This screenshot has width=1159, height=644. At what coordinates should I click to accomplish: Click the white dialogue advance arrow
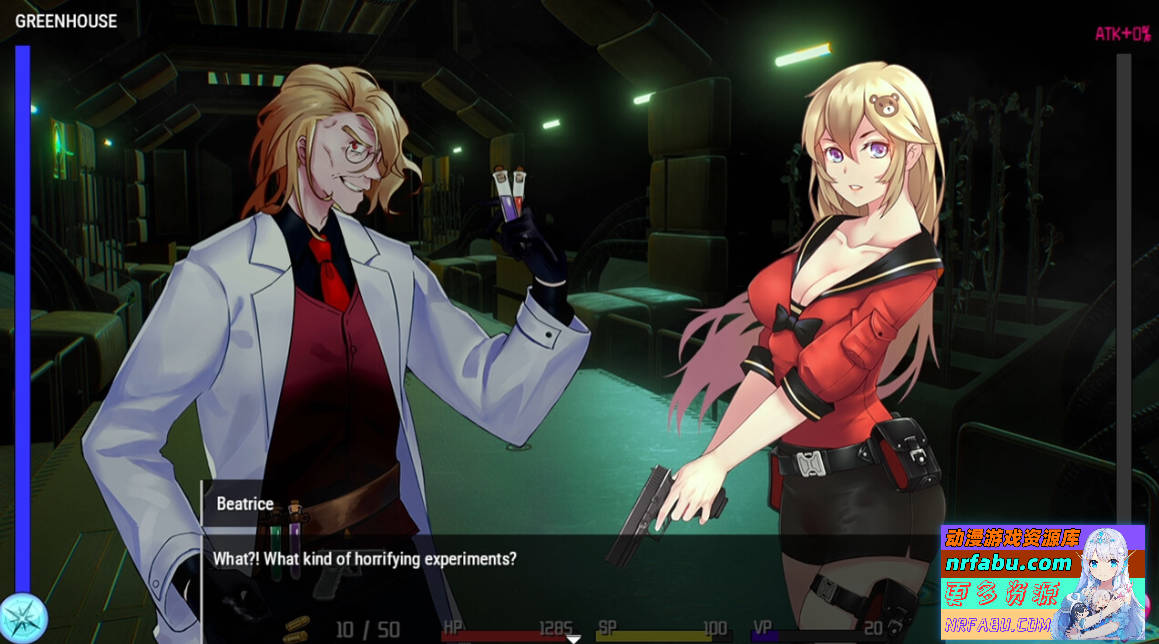pyautogui.click(x=573, y=638)
